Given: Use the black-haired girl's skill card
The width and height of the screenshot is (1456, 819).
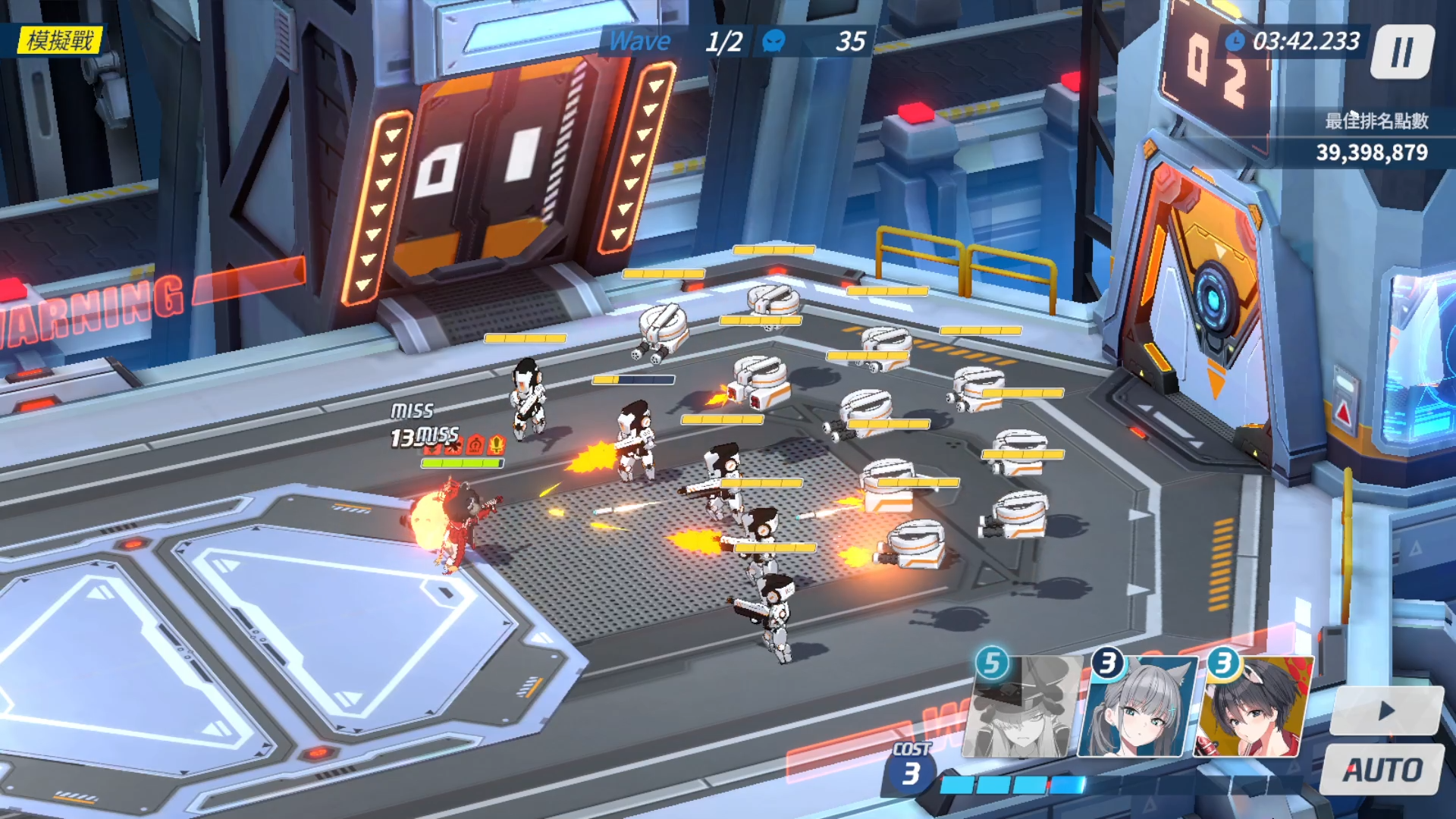Looking at the screenshot, I should click(1253, 709).
